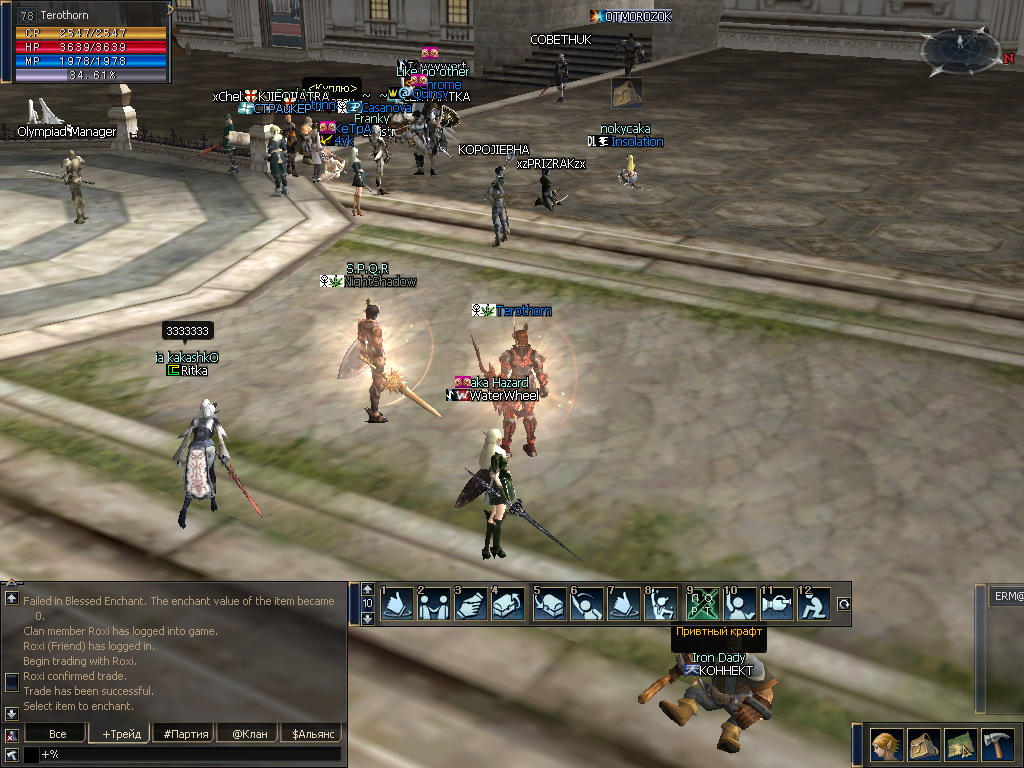Open the hammer menu icon

click(997, 745)
